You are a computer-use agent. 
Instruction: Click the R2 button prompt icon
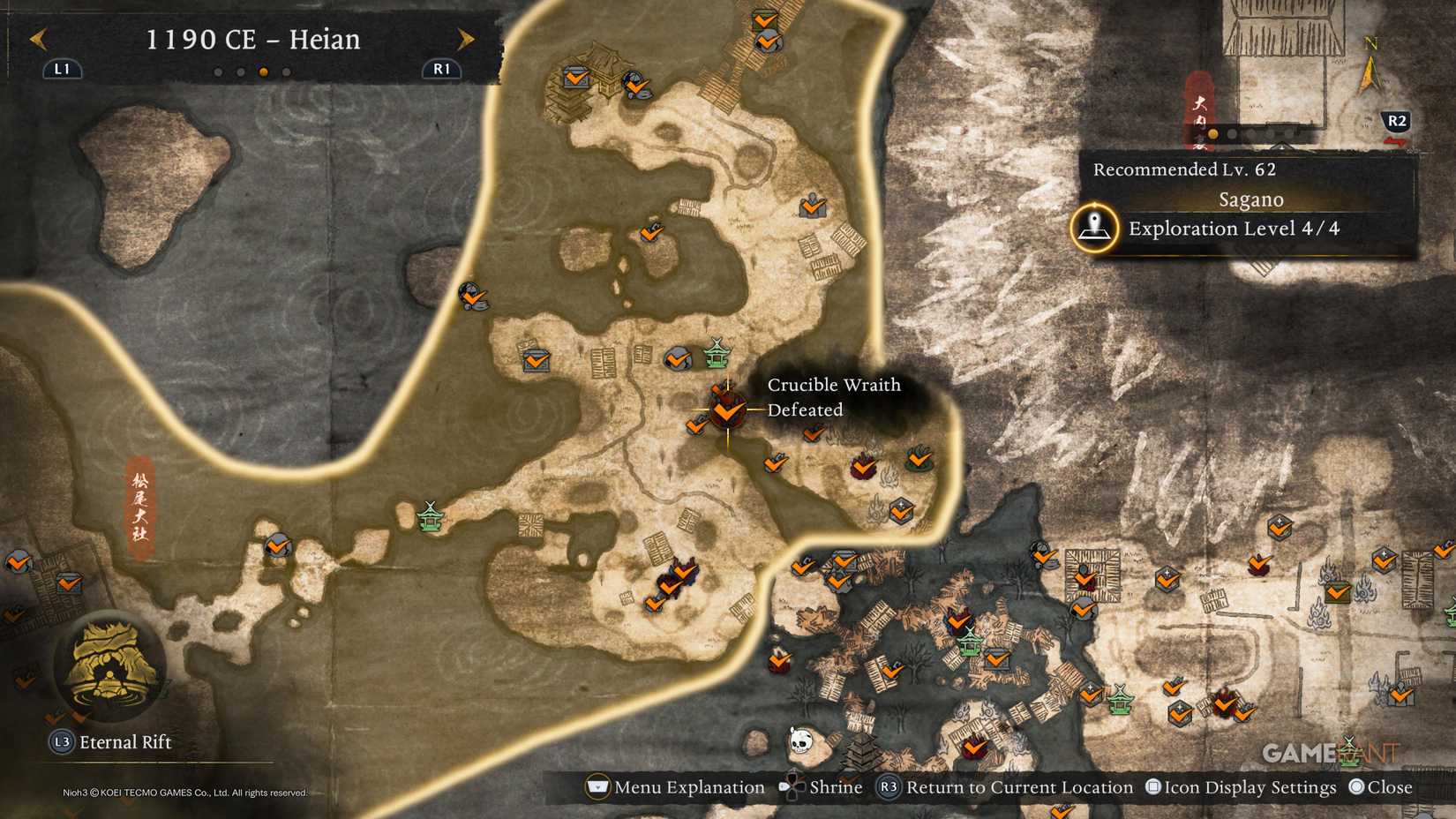[1396, 121]
